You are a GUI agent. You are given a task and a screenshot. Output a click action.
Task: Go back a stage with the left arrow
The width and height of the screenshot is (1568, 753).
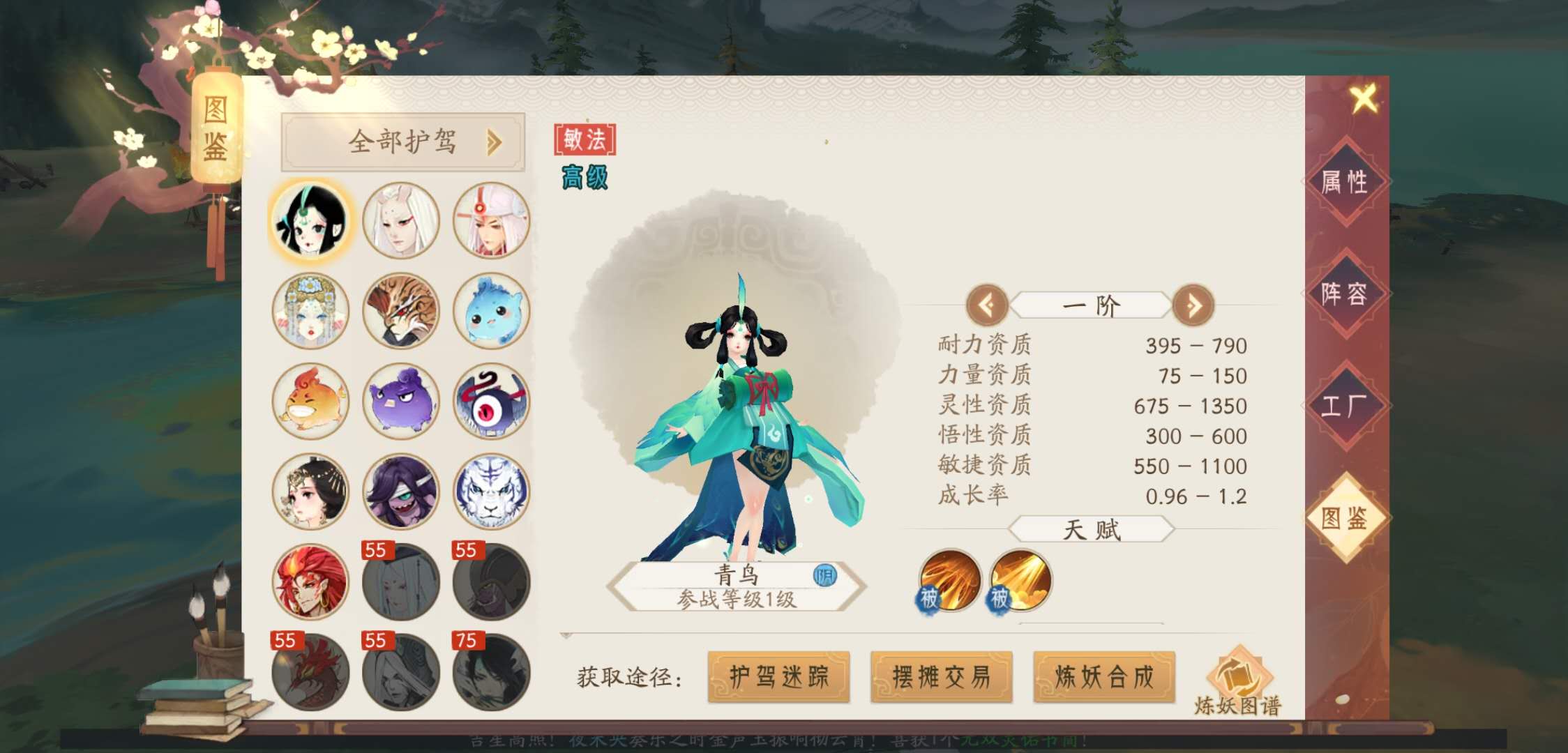(x=989, y=305)
